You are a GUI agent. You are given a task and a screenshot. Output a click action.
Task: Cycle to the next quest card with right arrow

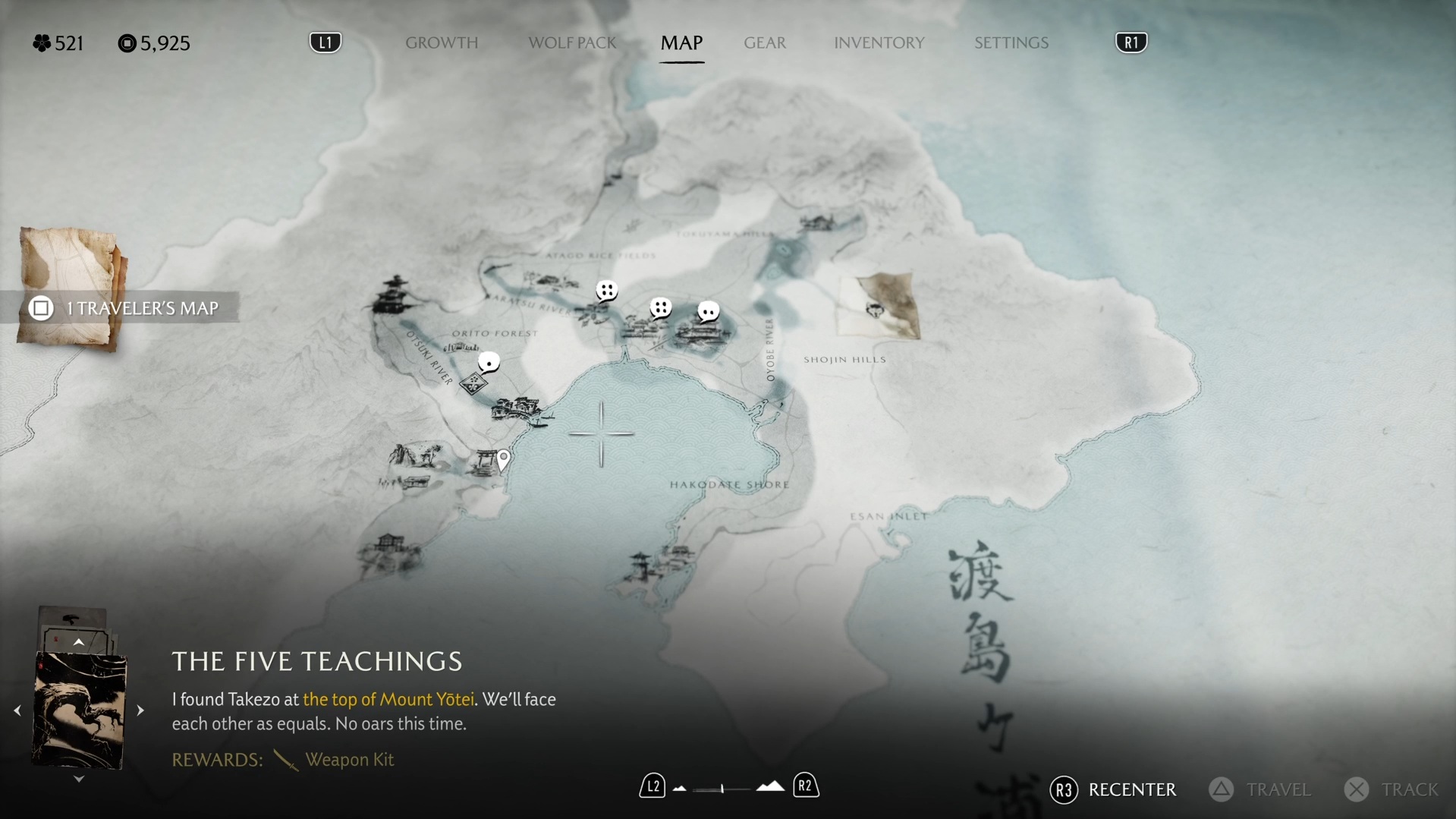(x=140, y=710)
